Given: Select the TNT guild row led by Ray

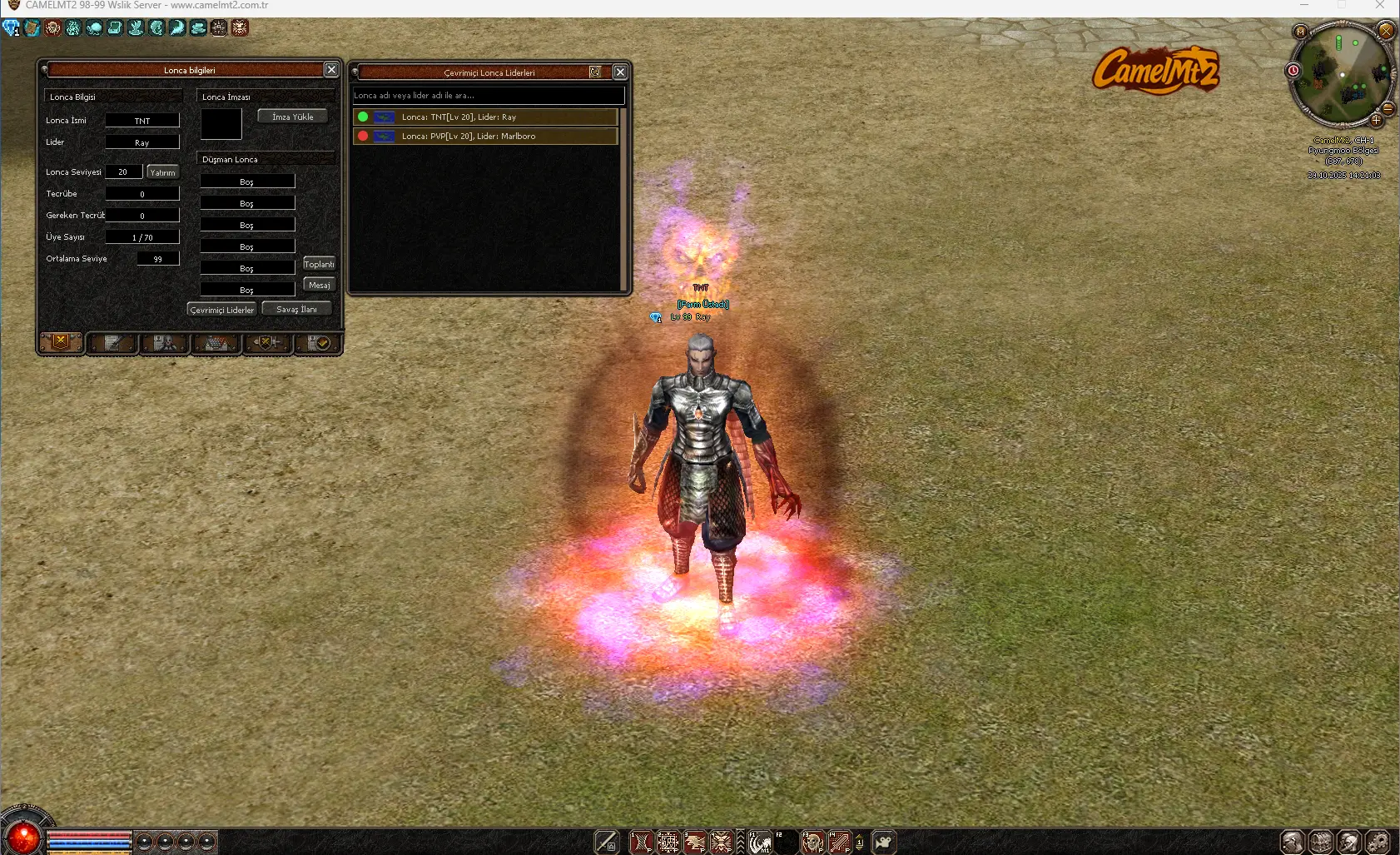Looking at the screenshot, I should 485,117.
